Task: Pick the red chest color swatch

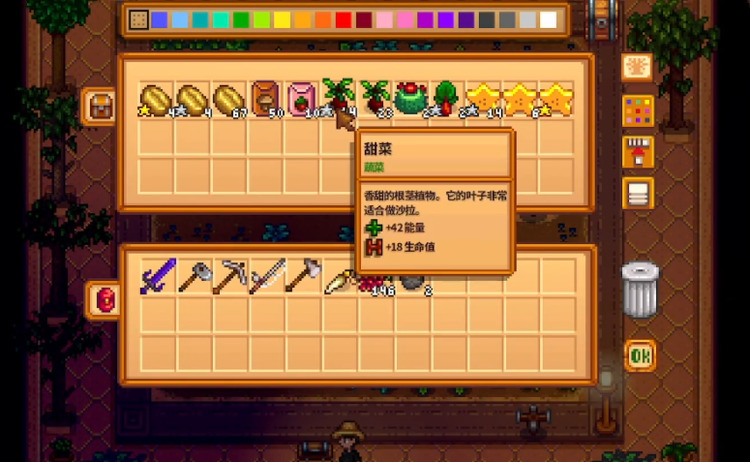Action: (x=343, y=20)
